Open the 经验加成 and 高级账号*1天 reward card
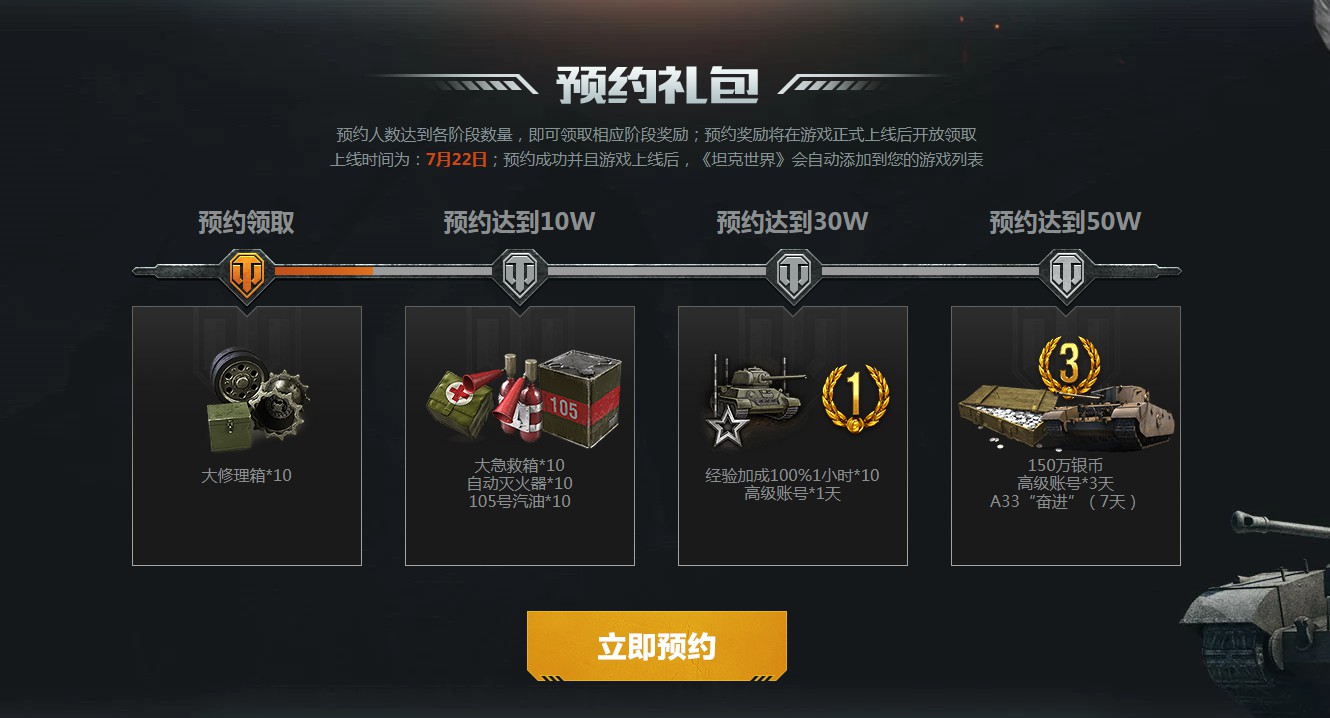This screenshot has width=1330, height=718. 793,436
